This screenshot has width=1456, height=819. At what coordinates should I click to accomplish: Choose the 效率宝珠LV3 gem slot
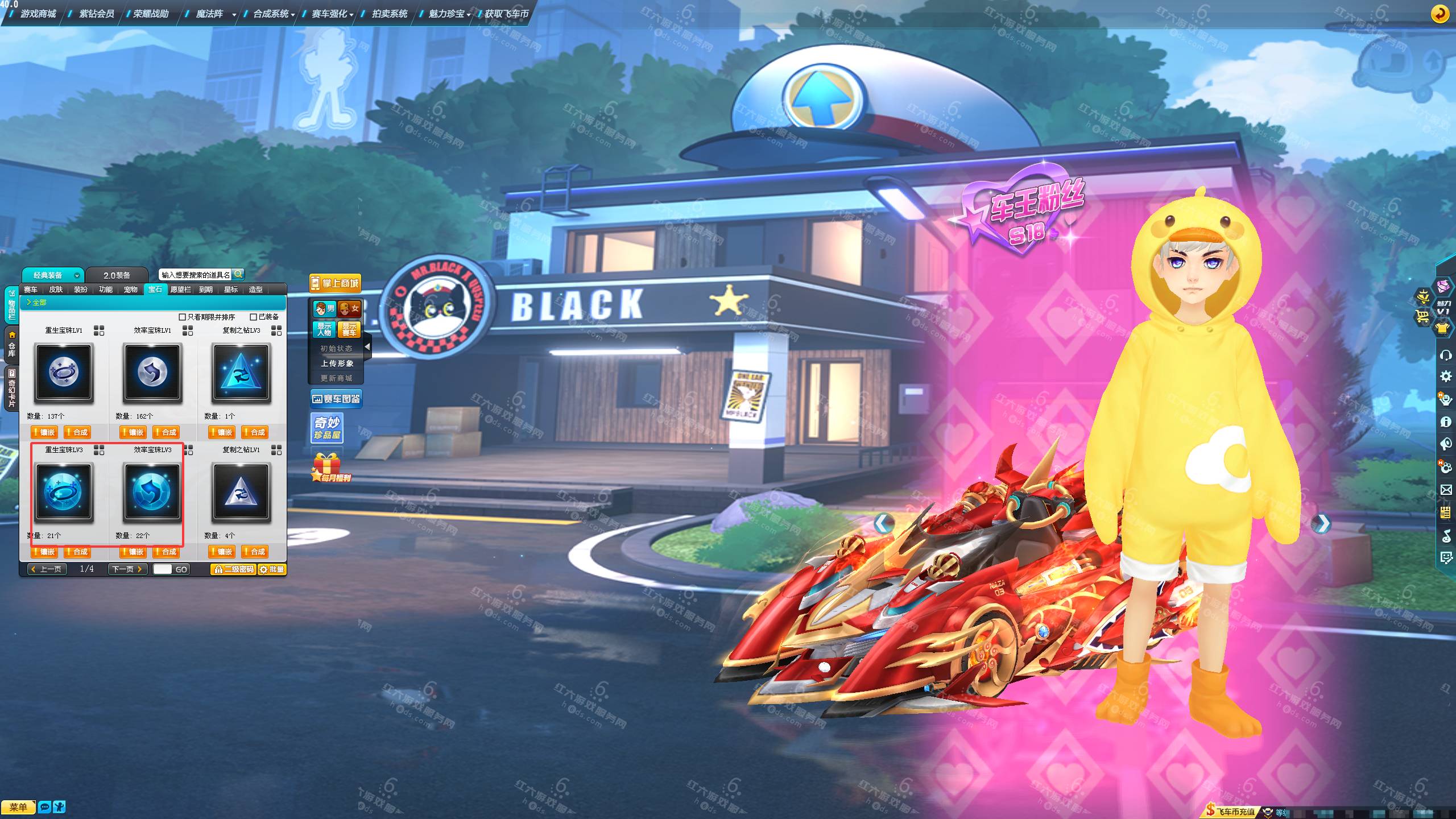[x=152, y=492]
